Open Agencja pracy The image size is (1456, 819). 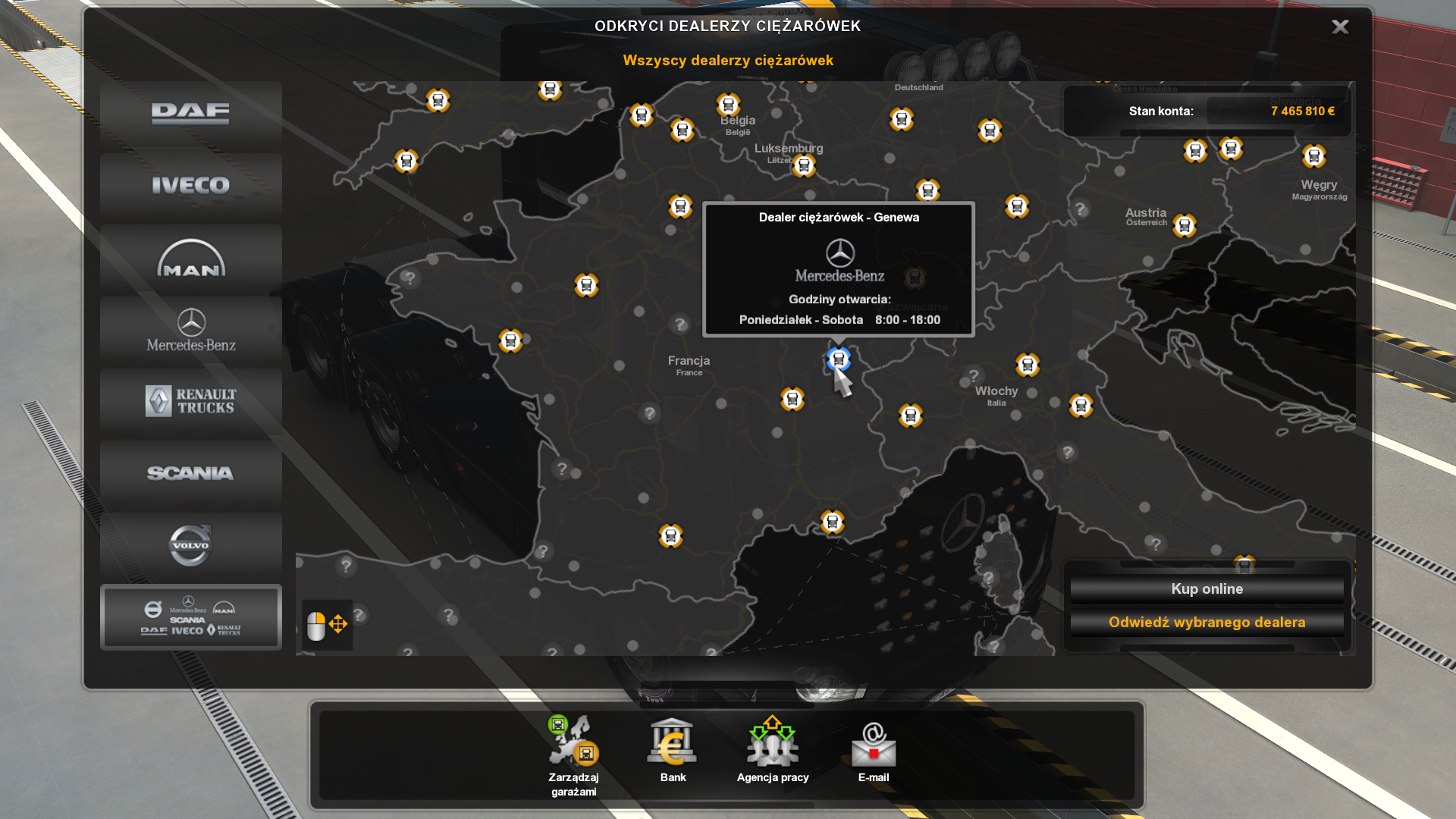(x=773, y=750)
